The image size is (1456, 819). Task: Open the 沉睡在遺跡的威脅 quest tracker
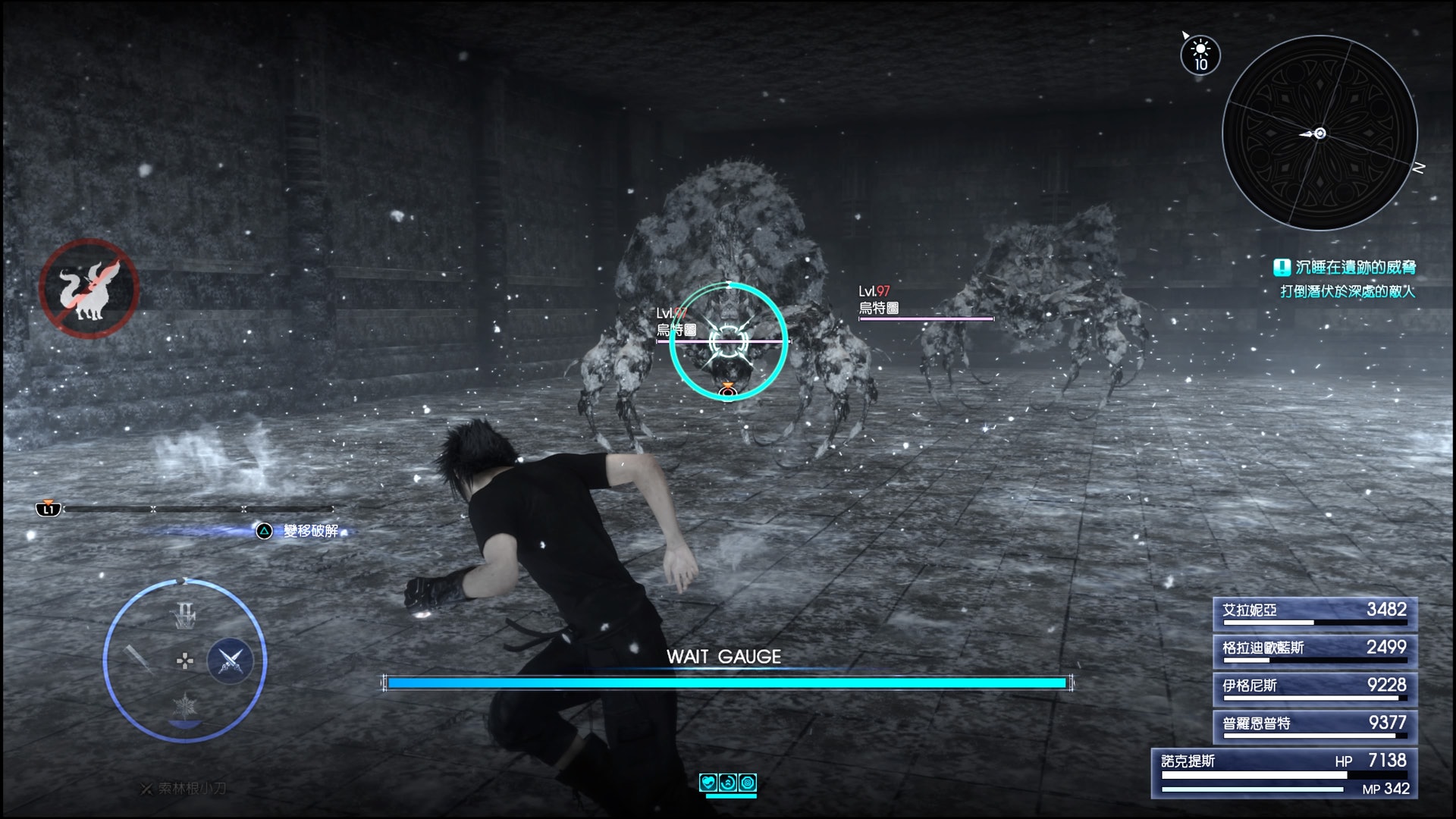(x=1346, y=268)
